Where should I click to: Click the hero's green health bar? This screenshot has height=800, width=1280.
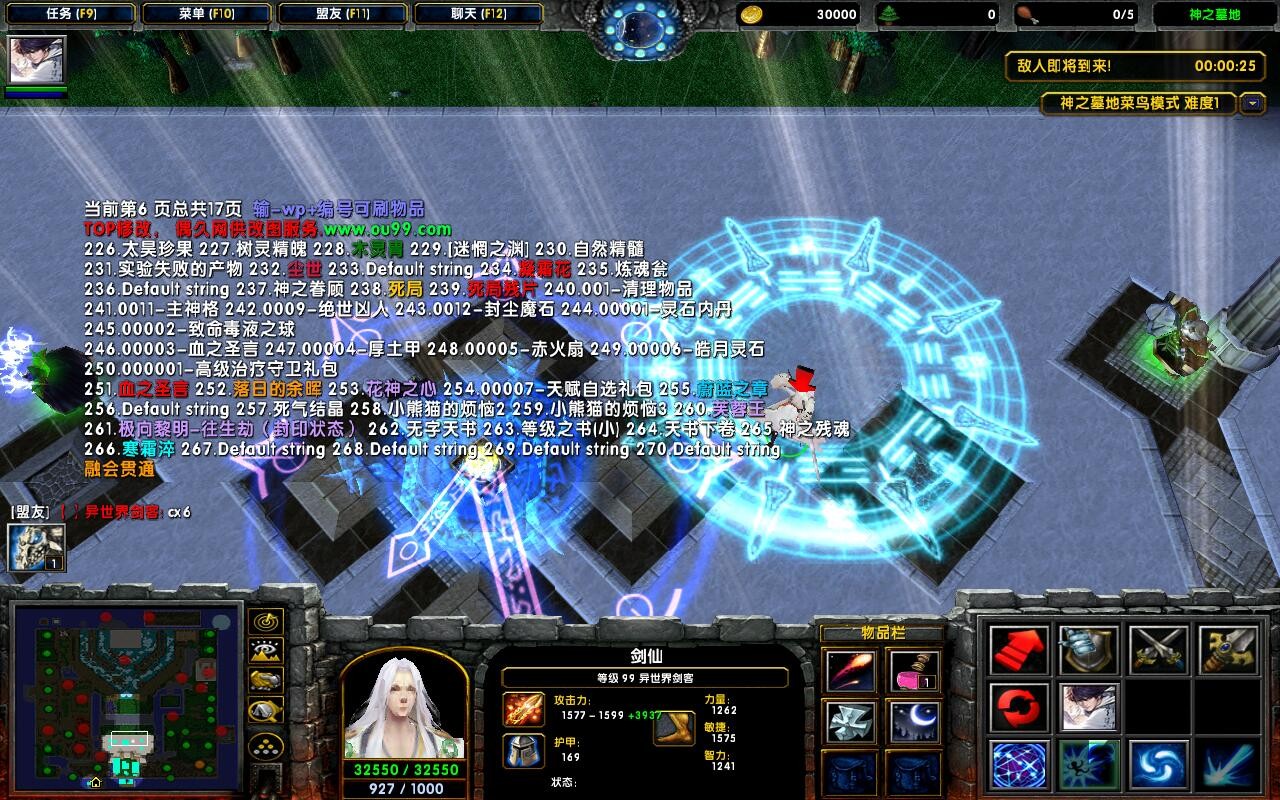[35, 88]
